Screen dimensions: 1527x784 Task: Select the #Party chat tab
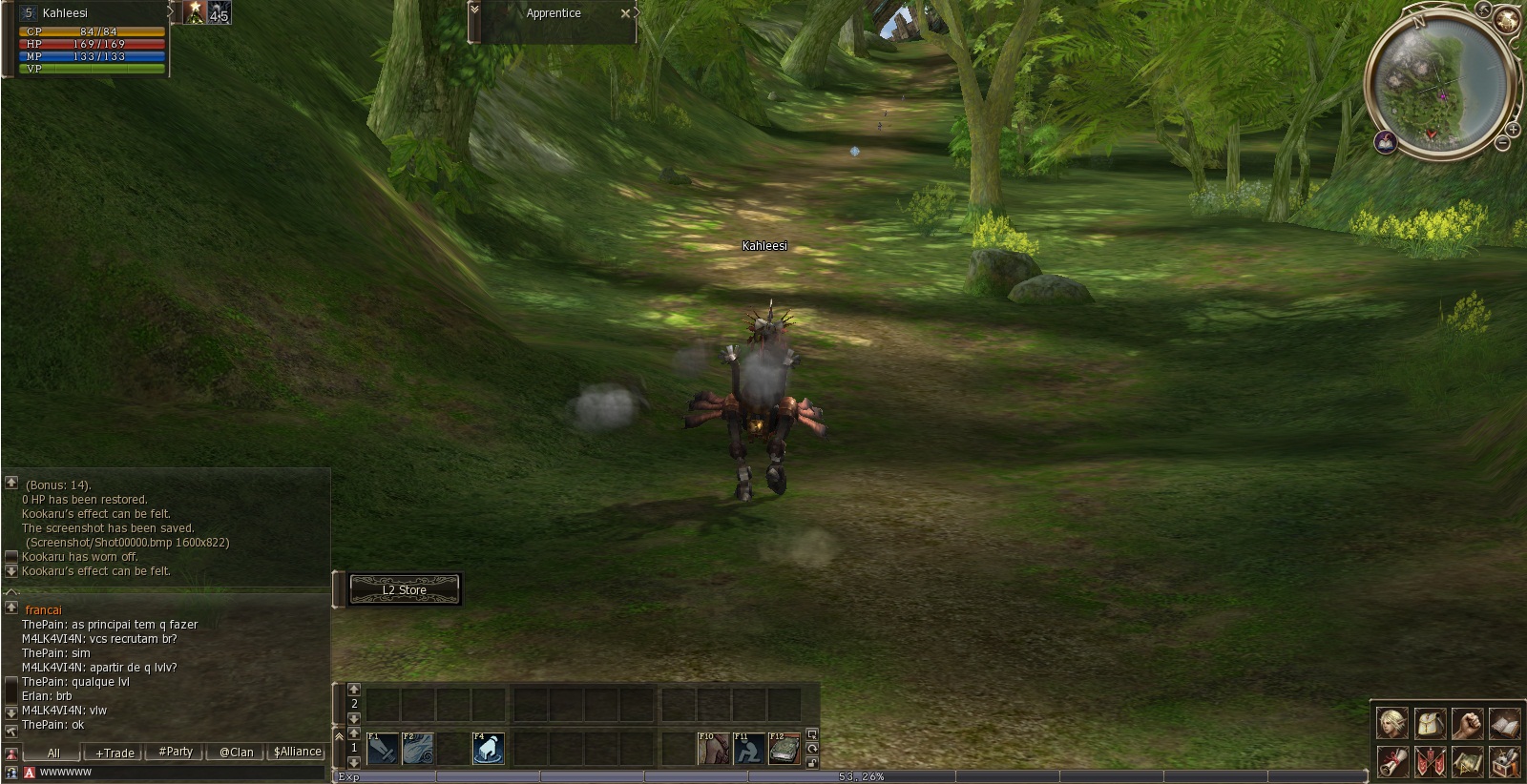pyautogui.click(x=176, y=752)
